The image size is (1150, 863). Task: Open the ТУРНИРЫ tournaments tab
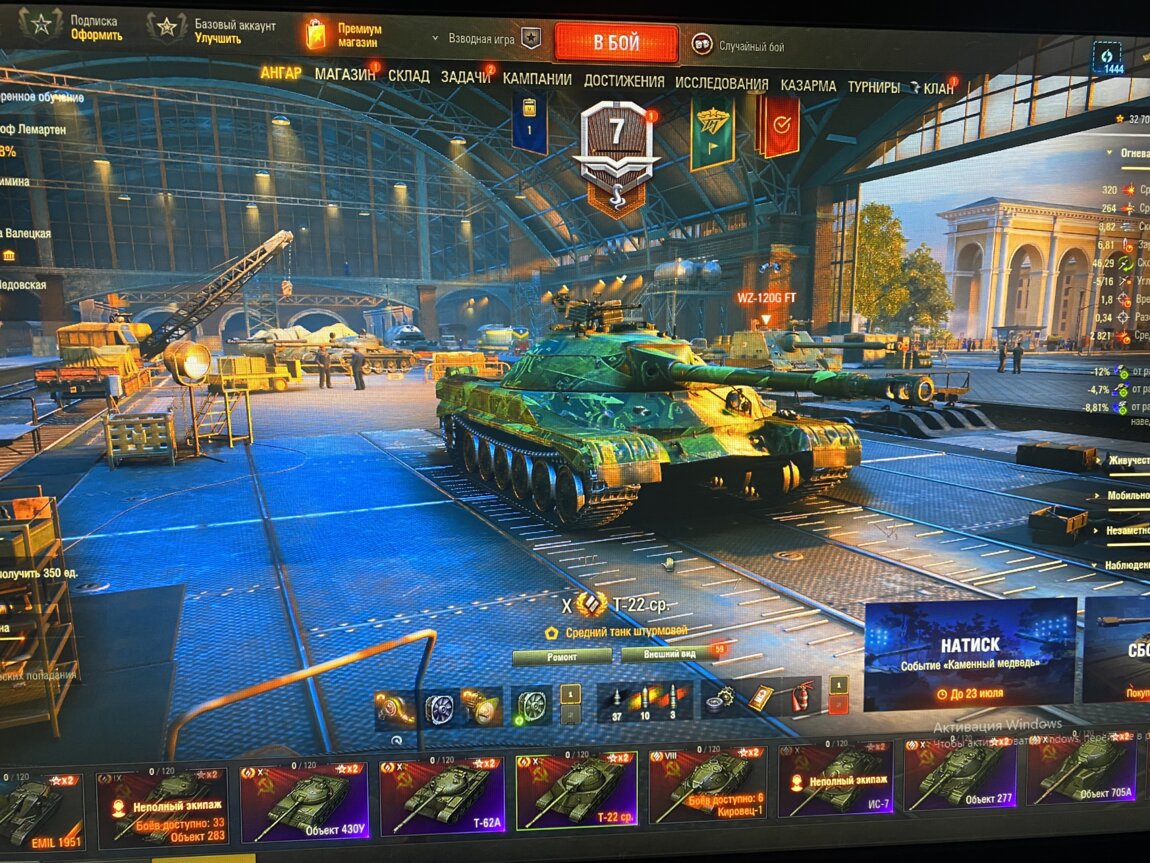pyautogui.click(x=873, y=87)
